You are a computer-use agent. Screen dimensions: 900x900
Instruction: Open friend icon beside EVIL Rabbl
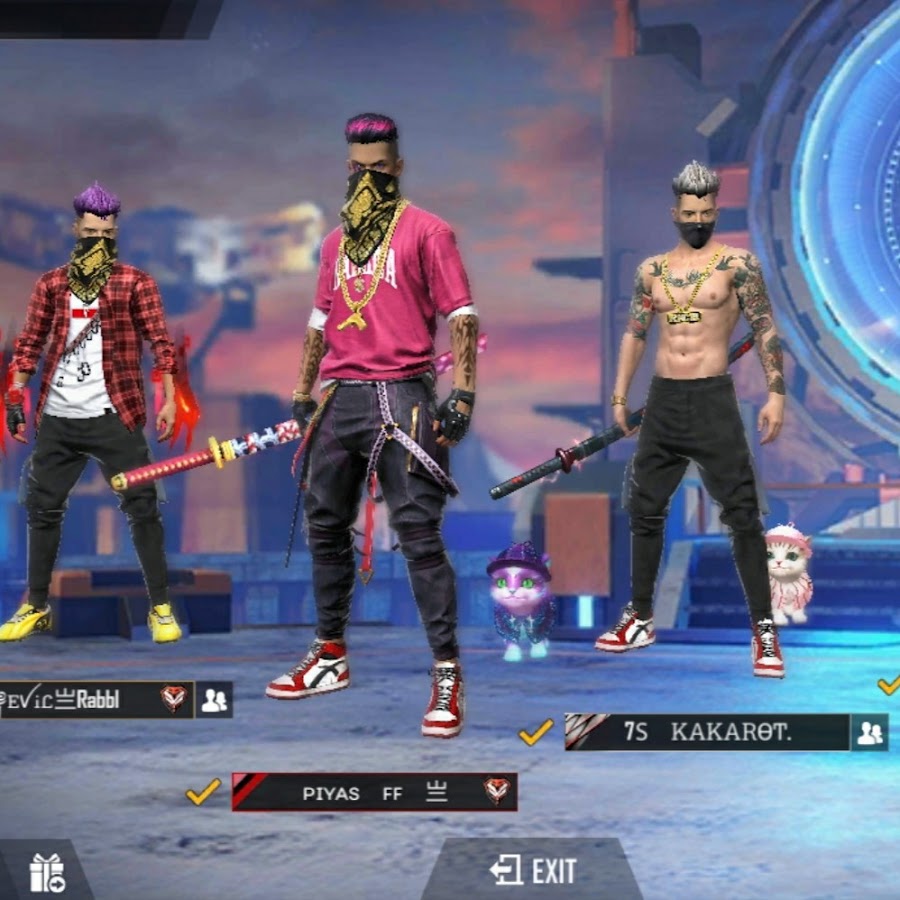[x=214, y=700]
